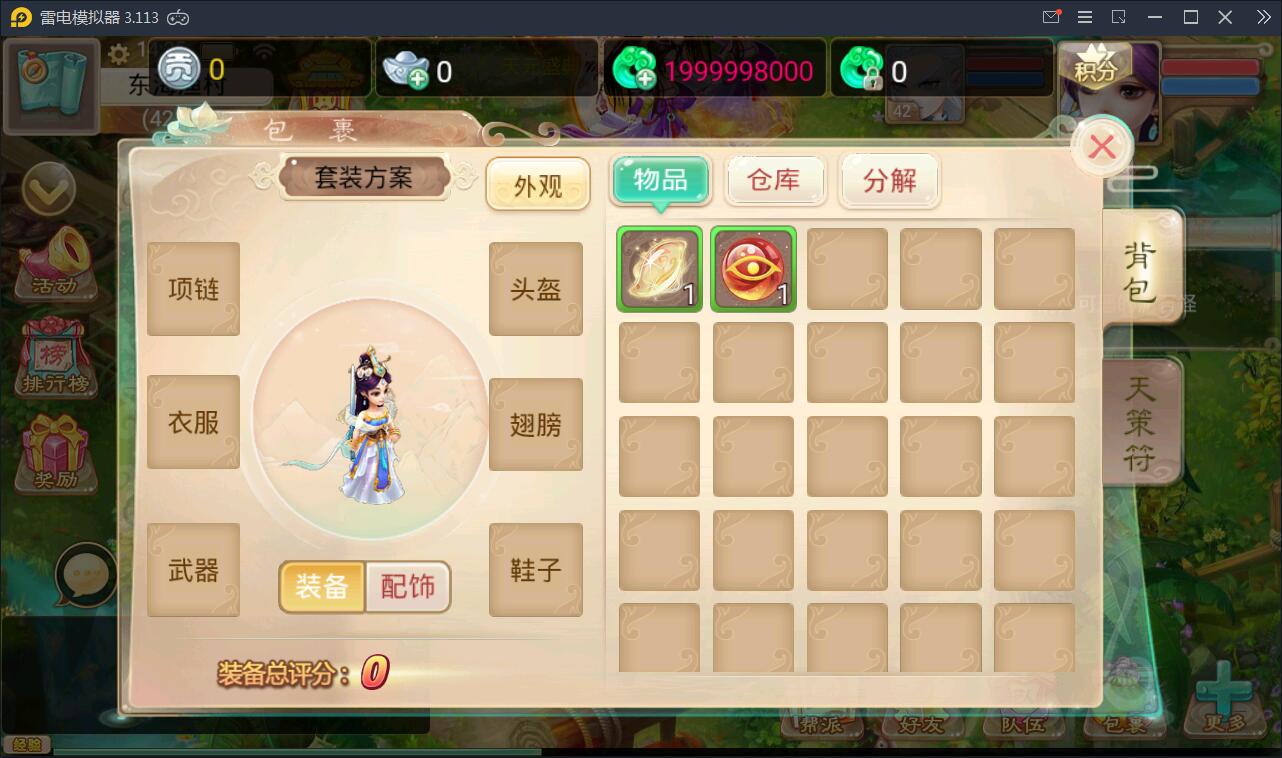This screenshot has width=1282, height=758.
Task: Select the 物品 items tab
Action: click(661, 180)
